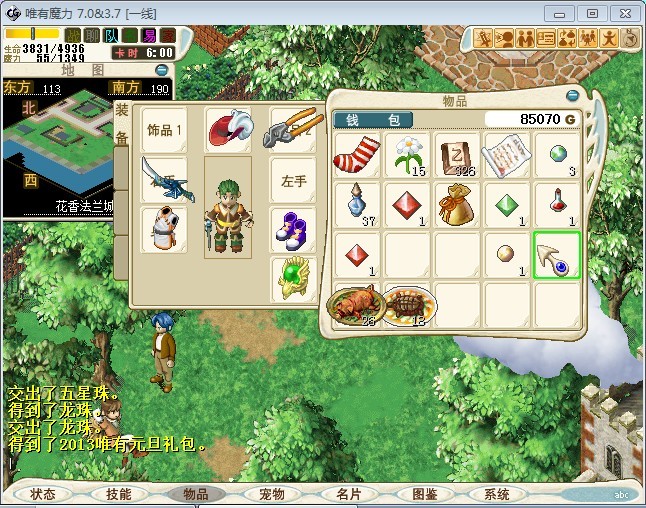Screen dimensions: 646x508
Task: Click the equipped purple boots slot
Action: (x=292, y=230)
